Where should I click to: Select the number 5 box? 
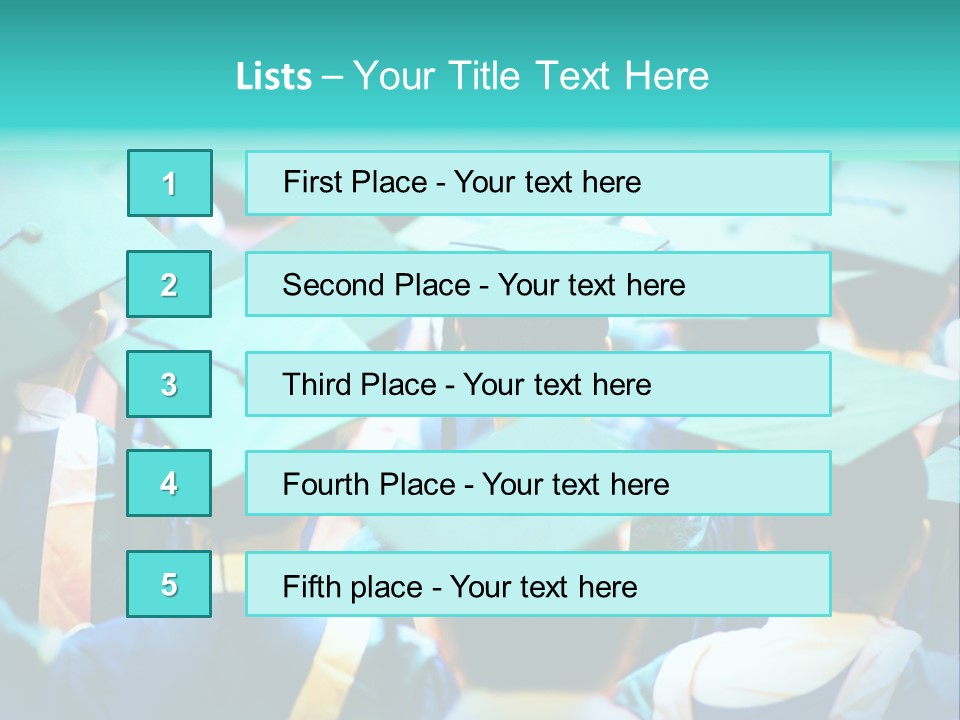click(169, 584)
